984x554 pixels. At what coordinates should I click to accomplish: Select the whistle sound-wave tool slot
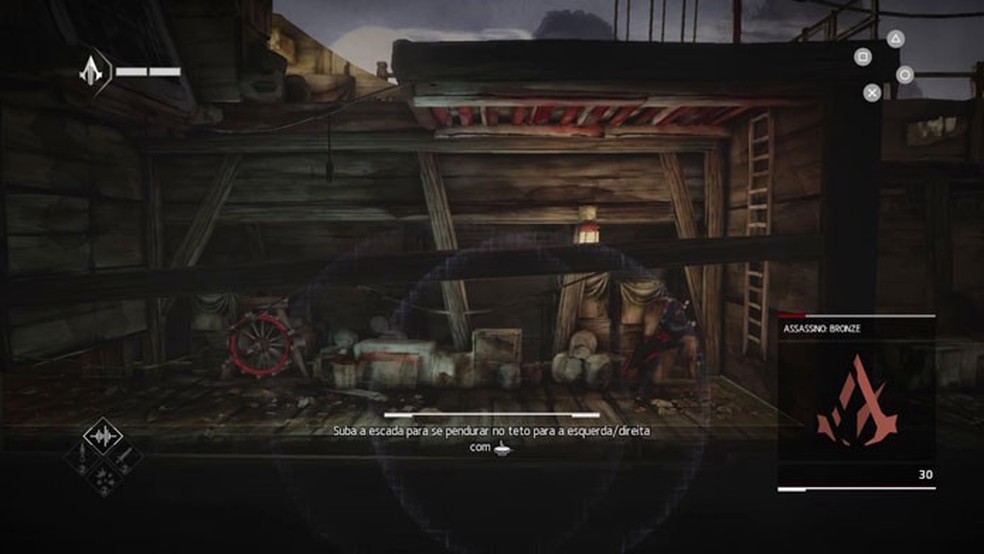tap(103, 436)
